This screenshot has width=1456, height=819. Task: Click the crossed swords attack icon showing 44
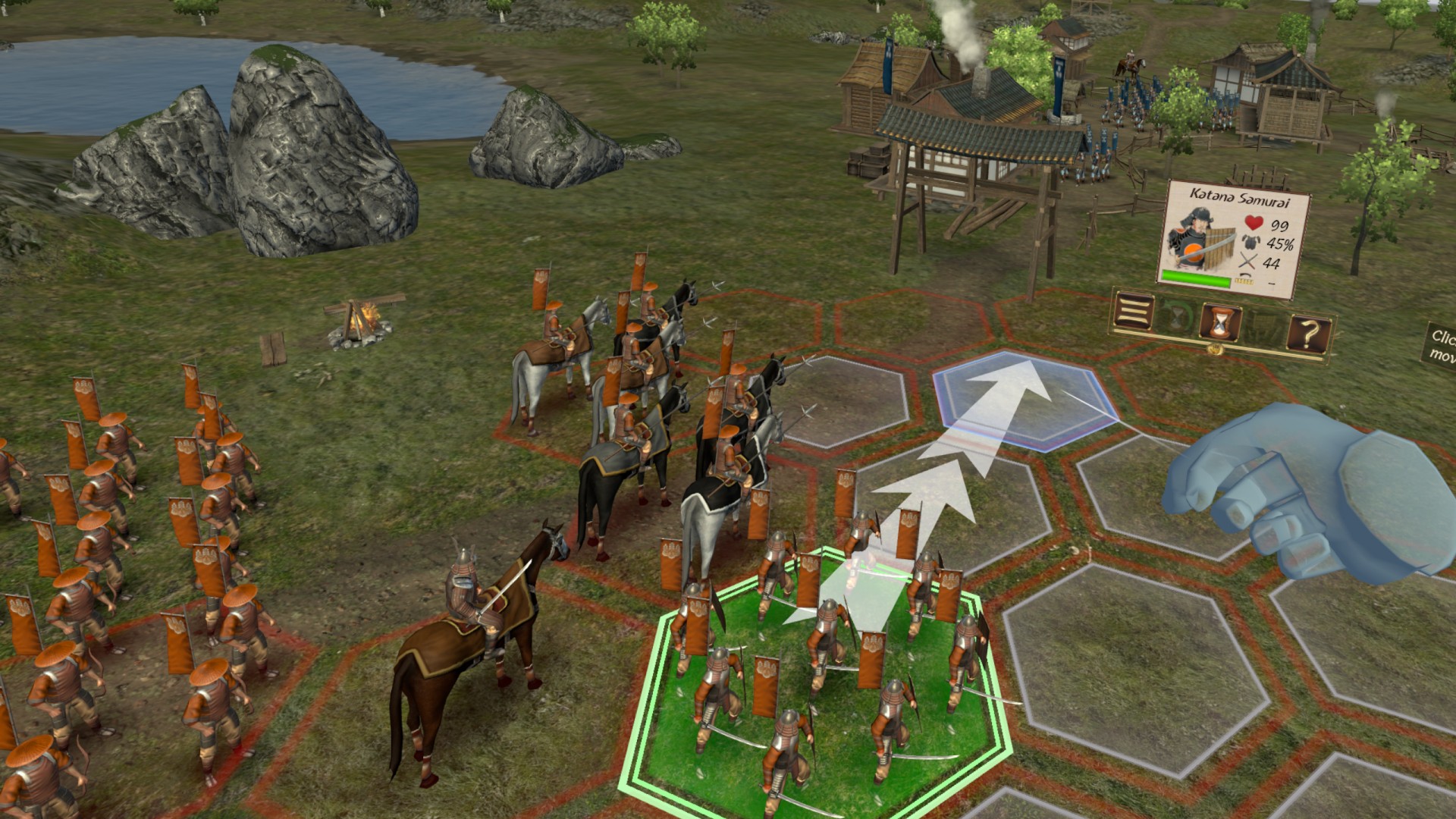click(1248, 261)
